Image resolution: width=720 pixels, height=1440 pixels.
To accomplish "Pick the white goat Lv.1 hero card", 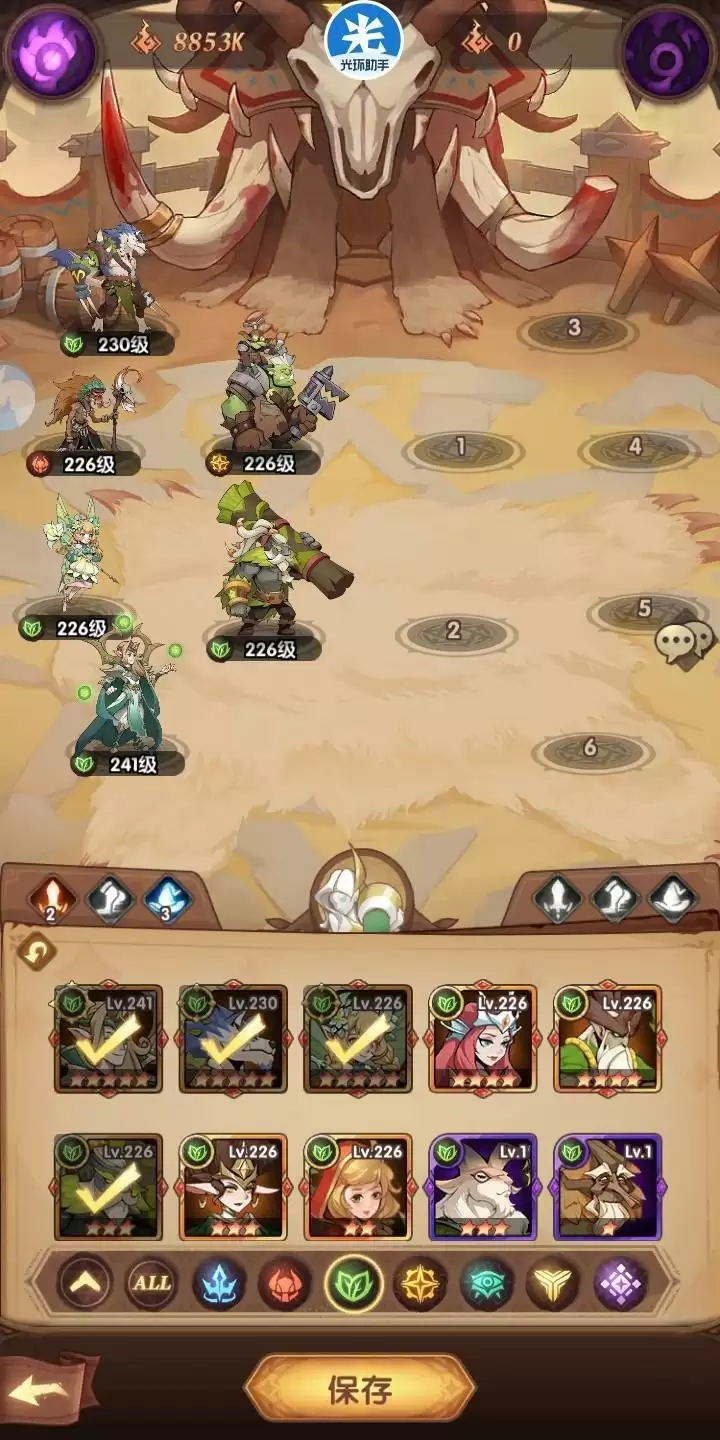I will click(x=483, y=1187).
